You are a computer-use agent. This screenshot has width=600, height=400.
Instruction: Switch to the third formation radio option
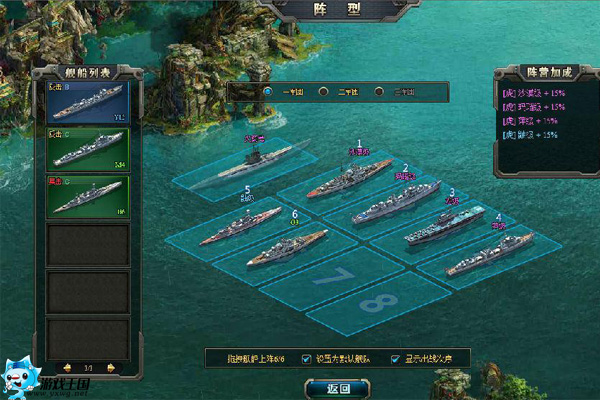point(380,91)
